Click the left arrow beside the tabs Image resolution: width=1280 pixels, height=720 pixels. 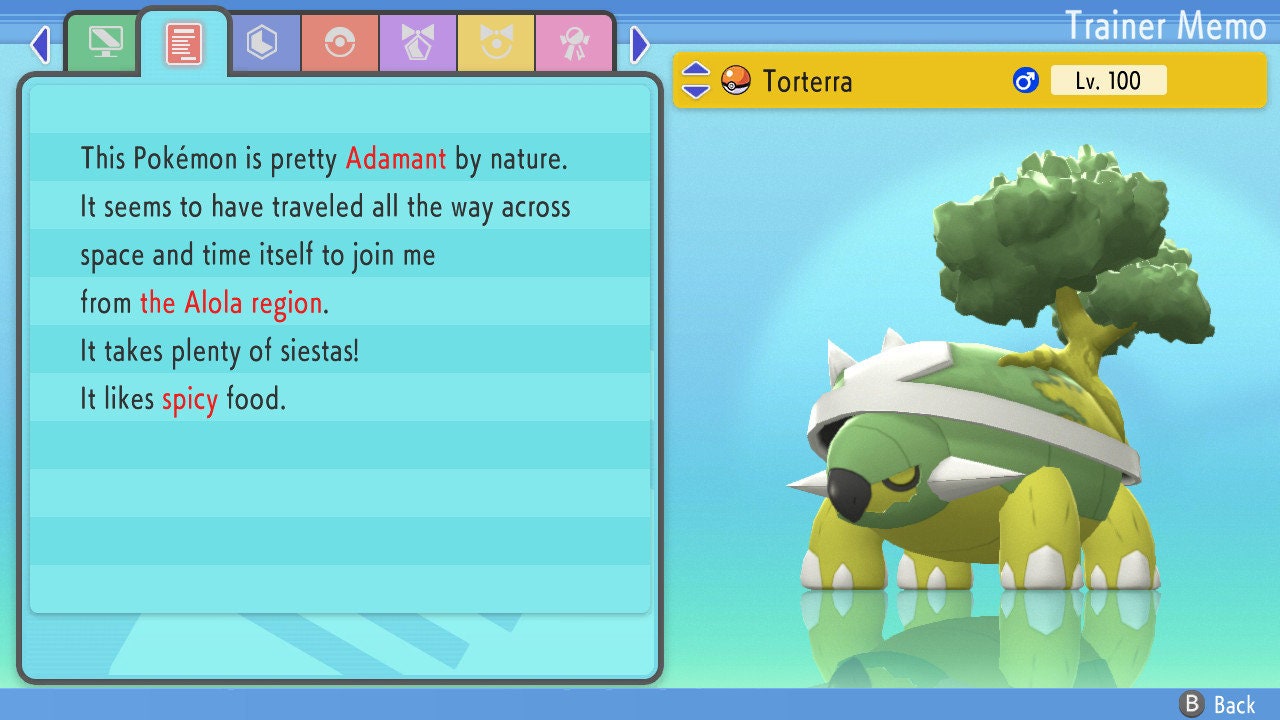(x=40, y=44)
